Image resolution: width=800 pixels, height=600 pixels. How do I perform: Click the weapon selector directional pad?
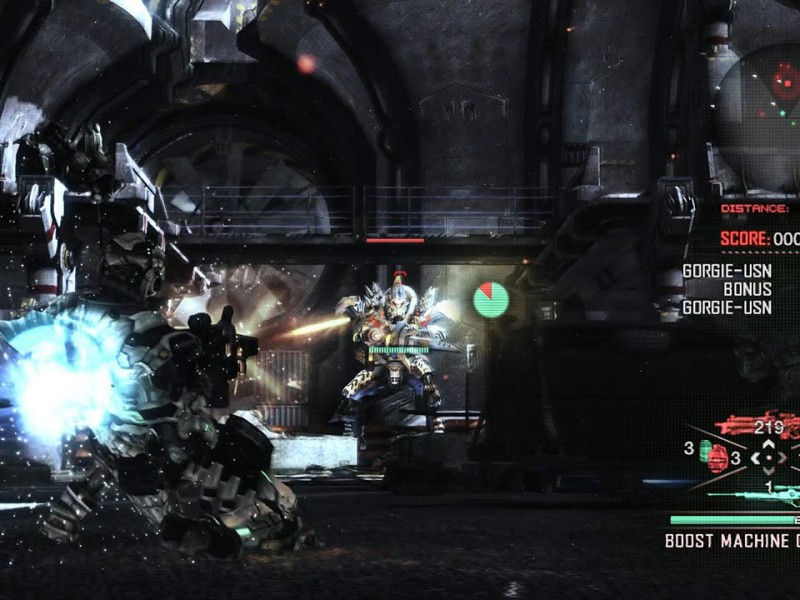[x=767, y=458]
